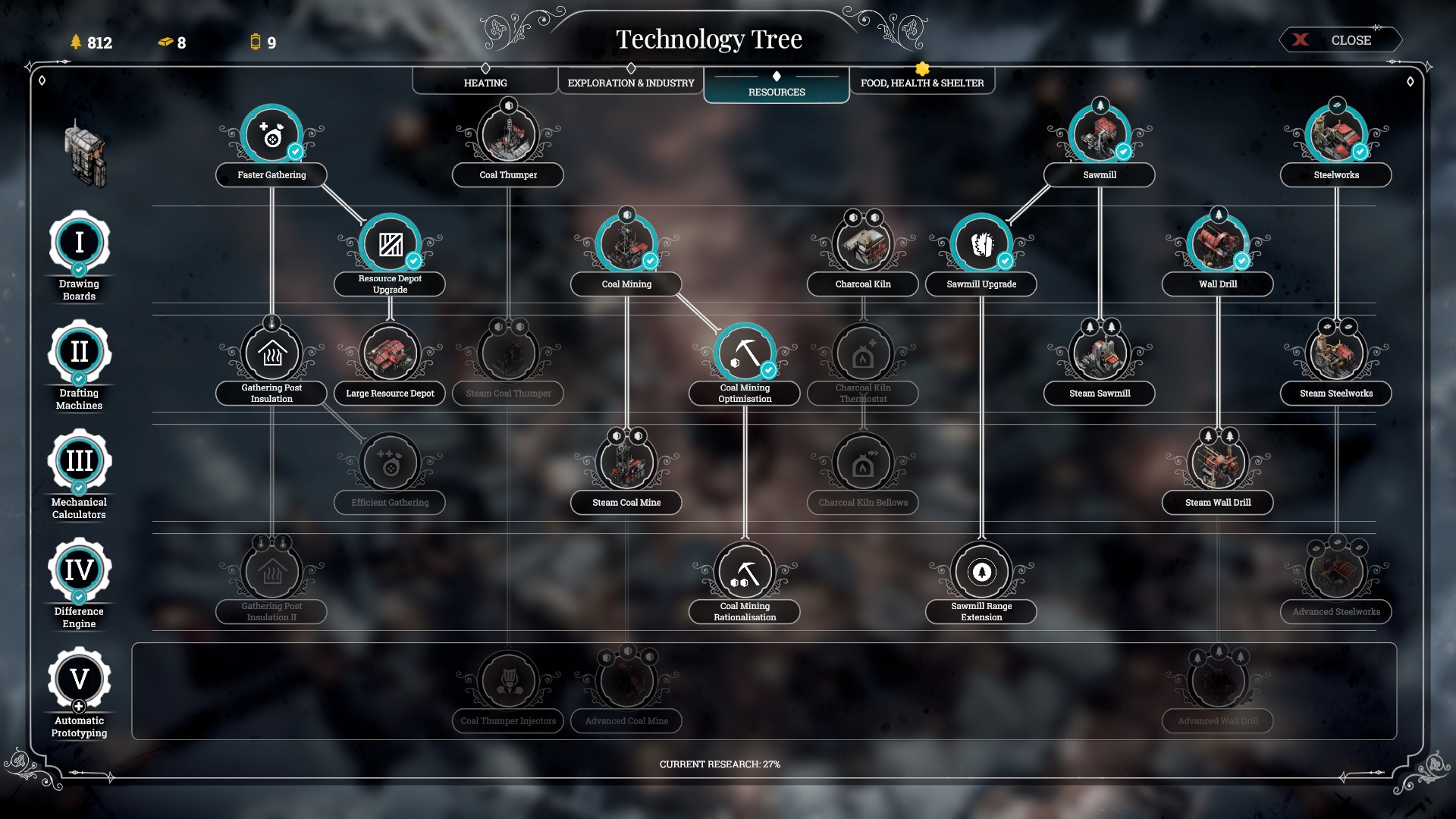Select the Coal Mining Optimisation pickaxe icon
Image resolution: width=1456 pixels, height=819 pixels.
click(744, 351)
